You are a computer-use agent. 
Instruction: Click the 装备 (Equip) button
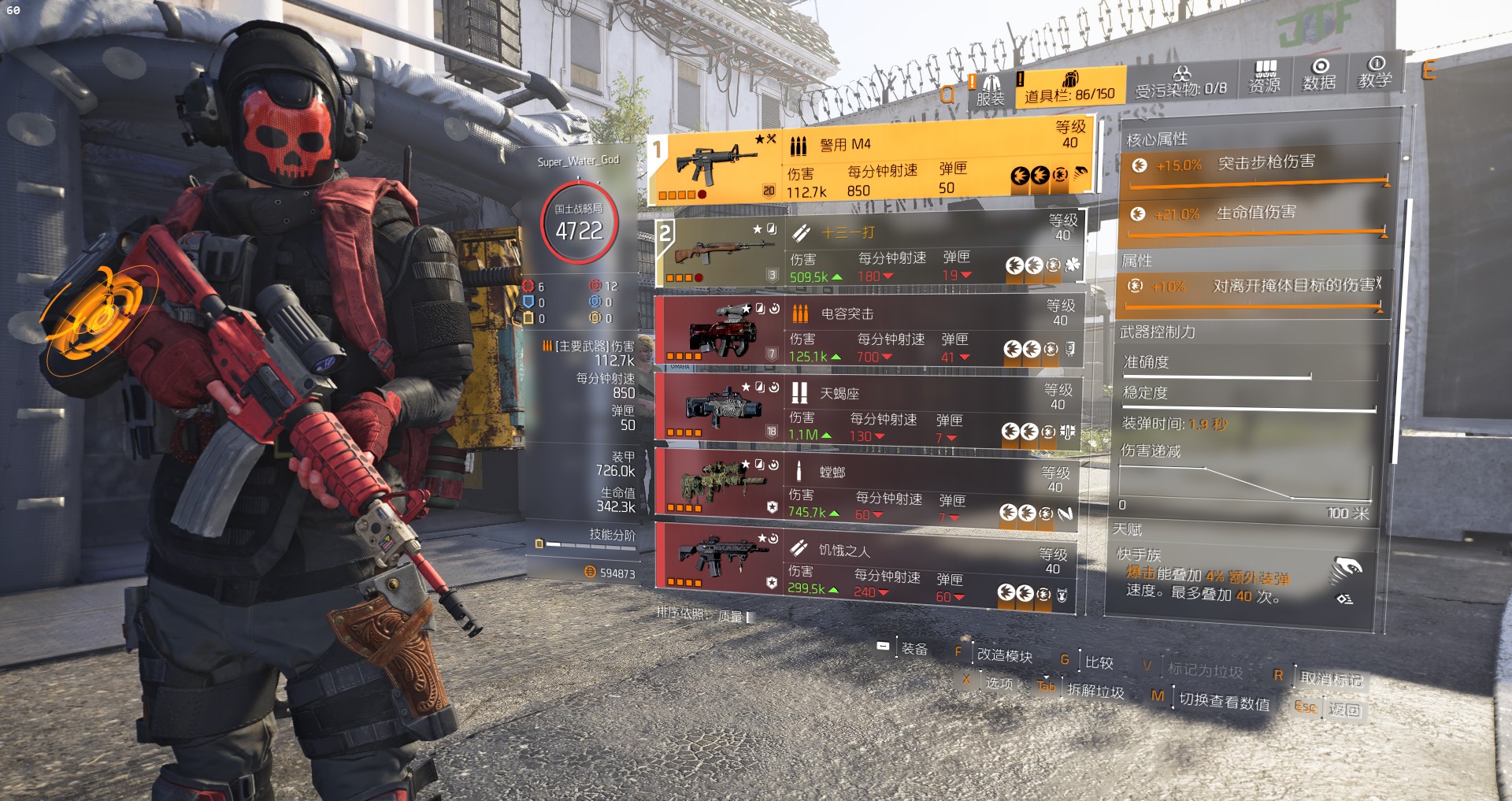pyautogui.click(x=913, y=649)
